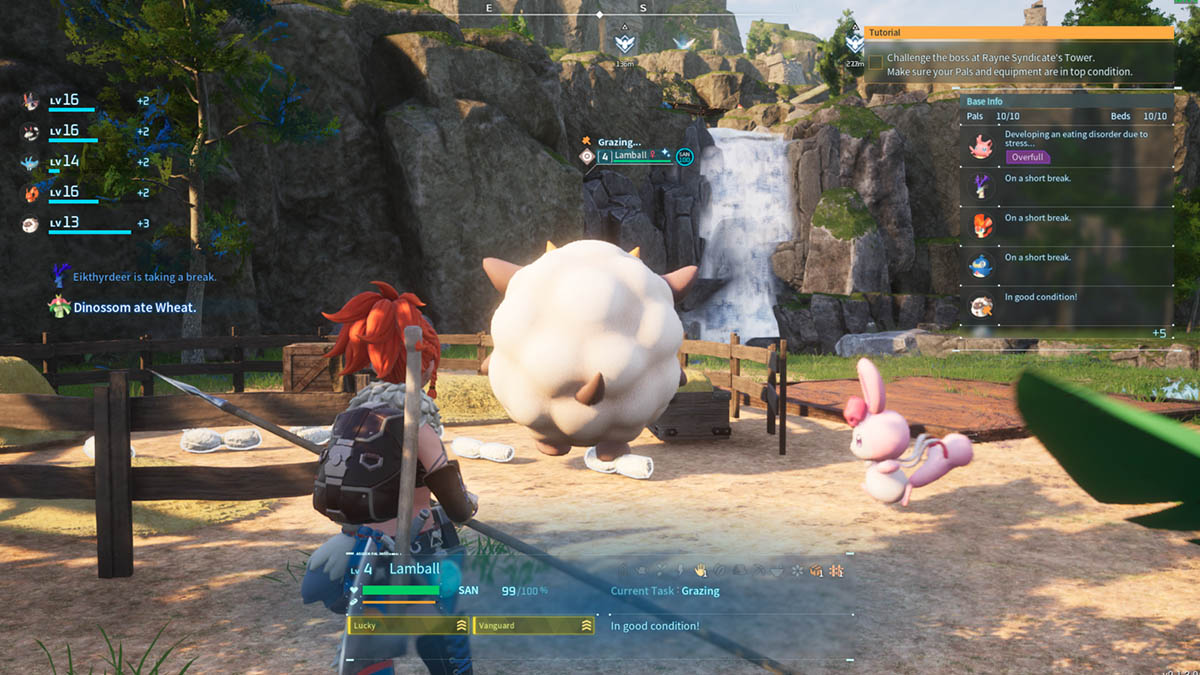Click the handiwork hand work suitability icon
Screen dimensions: 1200x675
(x=701, y=570)
